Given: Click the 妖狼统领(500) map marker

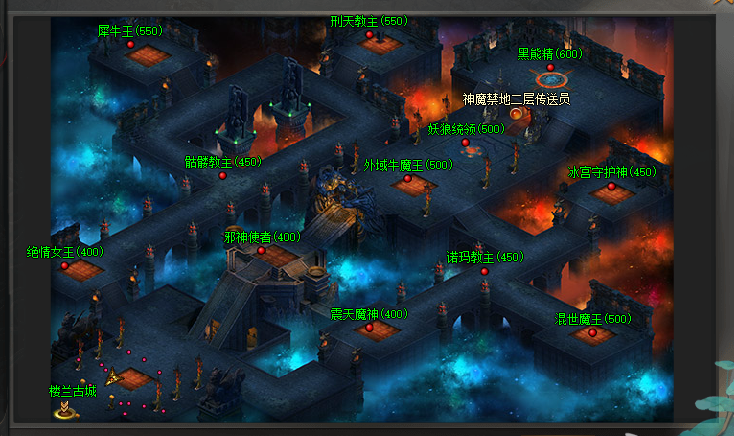Looking at the screenshot, I should pos(466,143).
